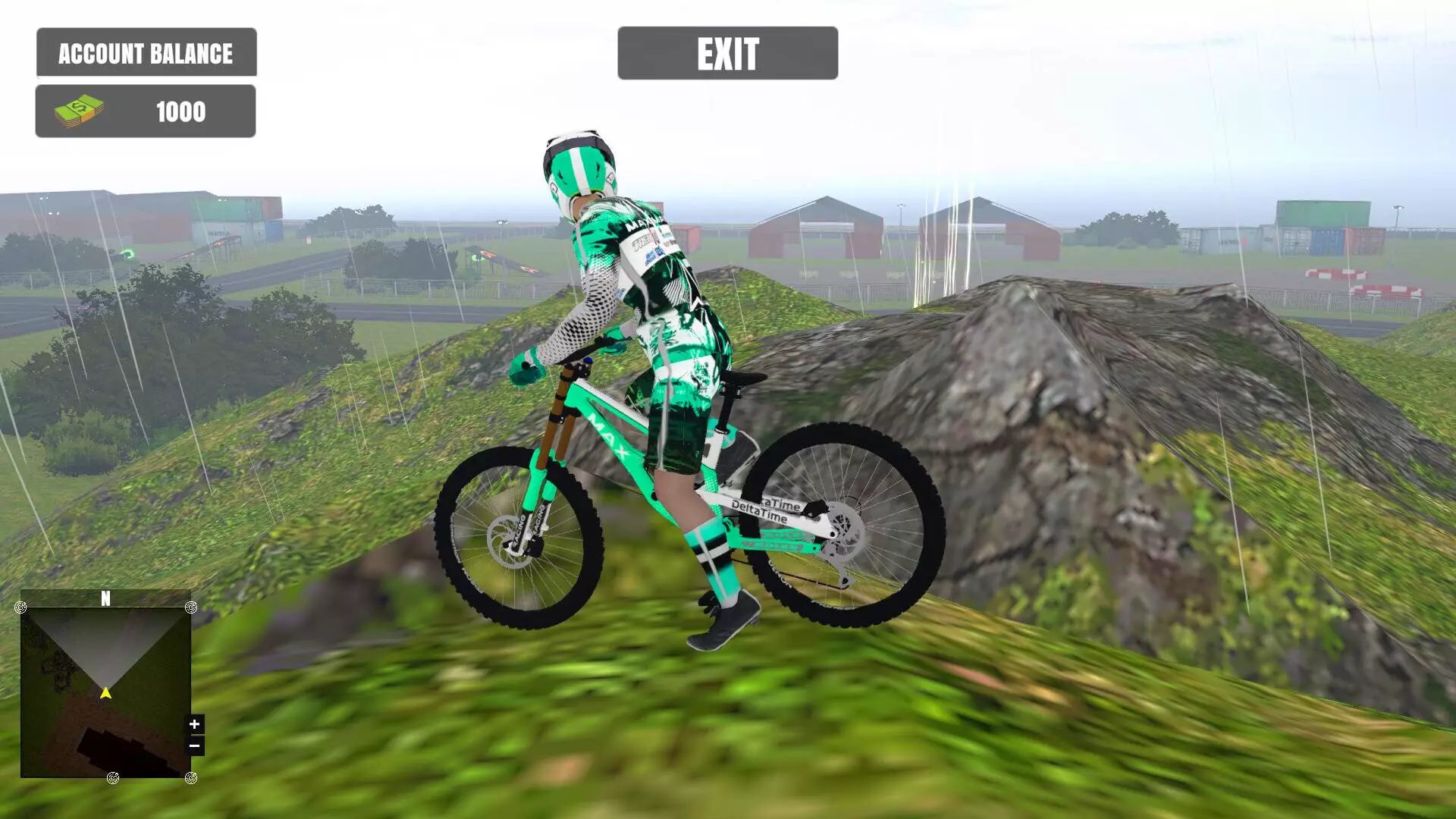Toggle the Account Balance panel visibility
The height and width of the screenshot is (819, 1456).
(x=146, y=52)
